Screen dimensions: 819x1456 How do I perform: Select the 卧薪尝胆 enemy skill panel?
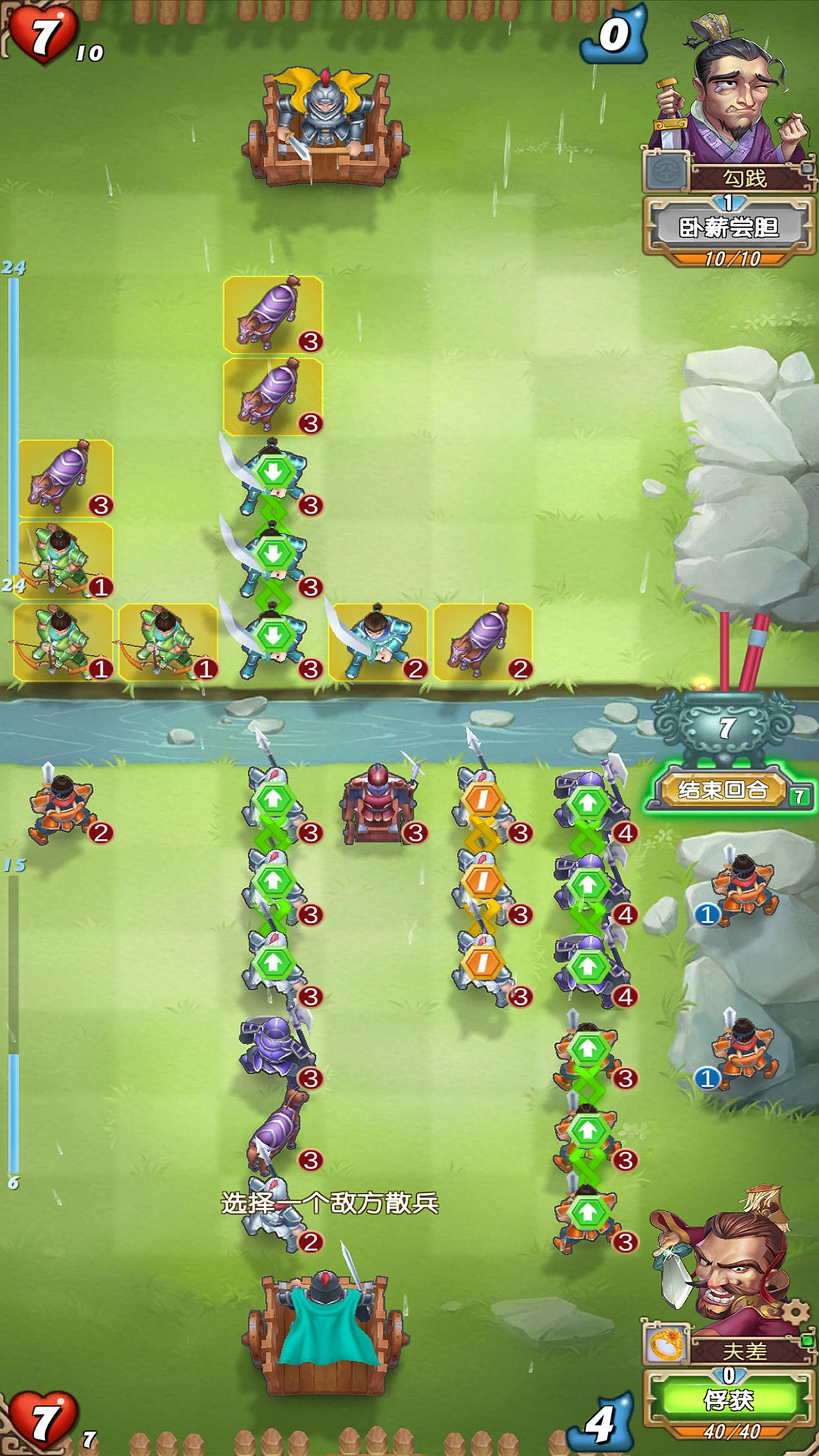(729, 228)
